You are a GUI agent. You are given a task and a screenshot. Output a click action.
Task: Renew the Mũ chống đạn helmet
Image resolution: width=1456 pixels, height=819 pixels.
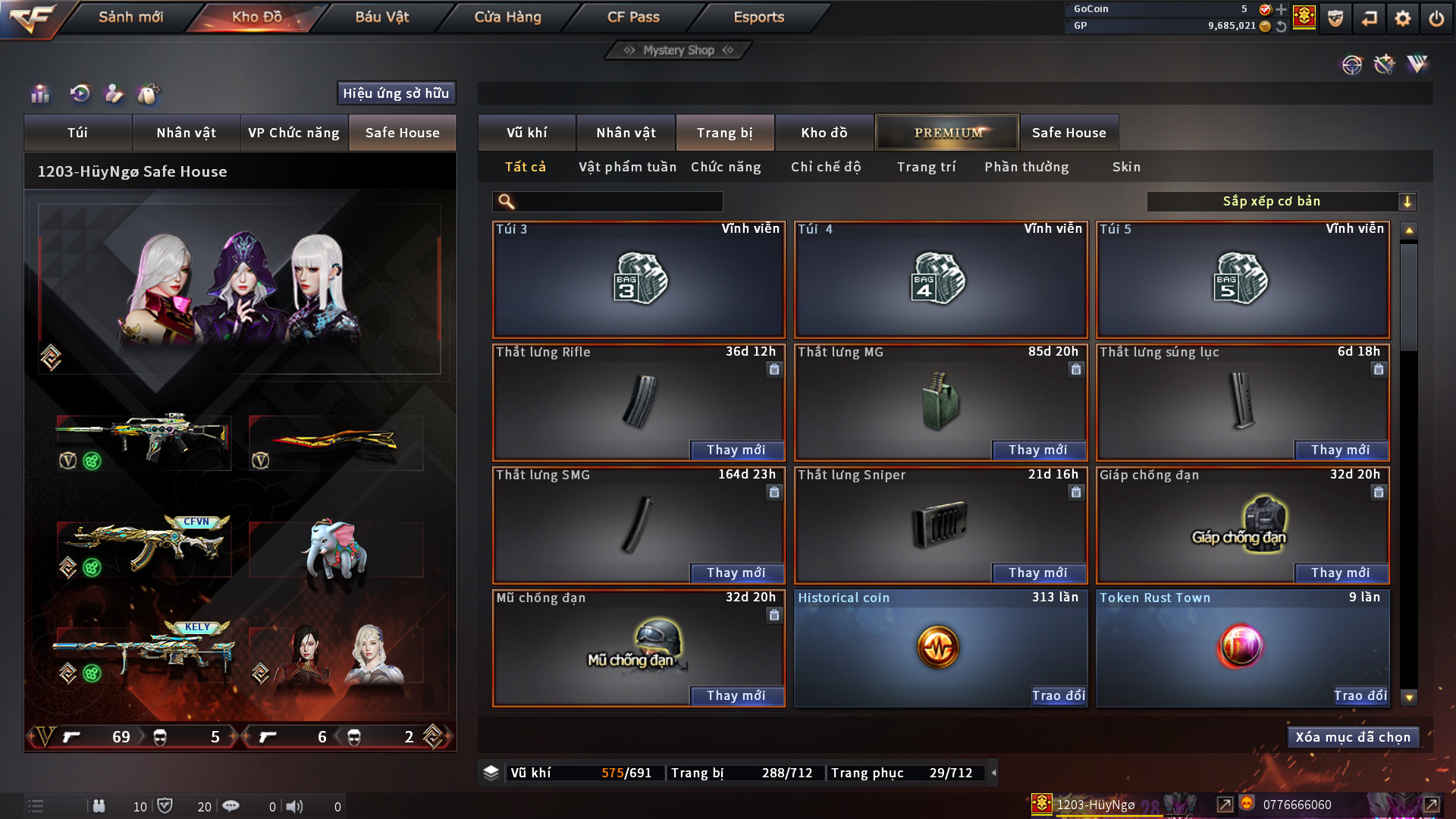(x=736, y=696)
